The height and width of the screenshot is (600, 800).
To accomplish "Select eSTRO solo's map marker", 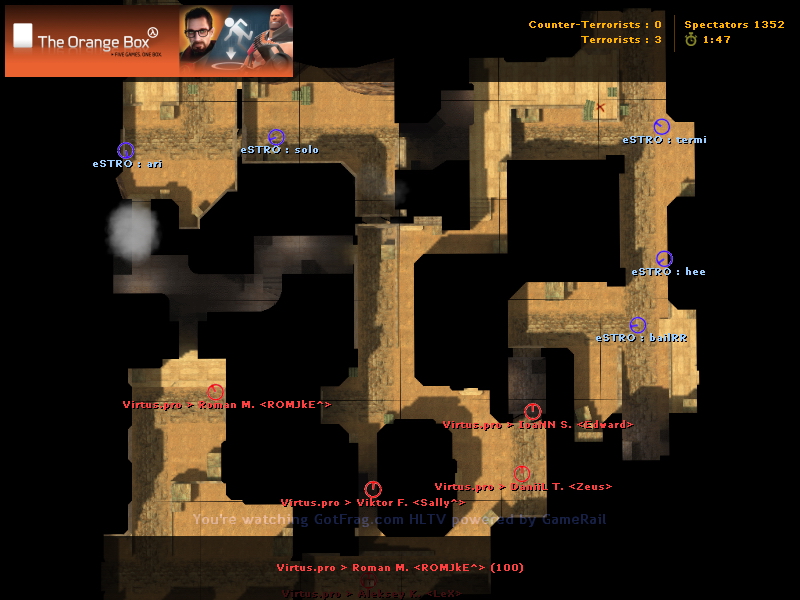I will 276,137.
